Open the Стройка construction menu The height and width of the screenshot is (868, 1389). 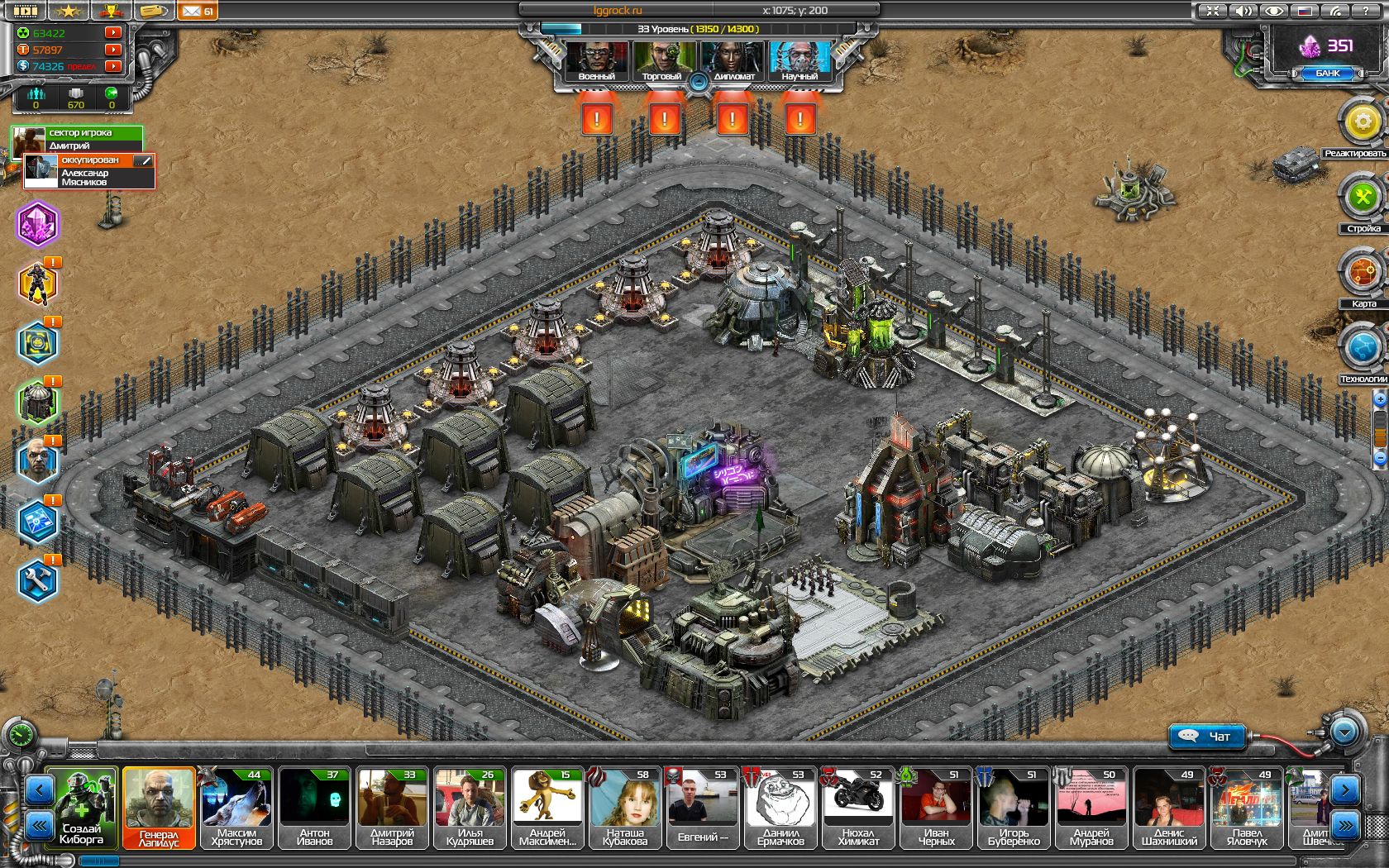(x=1362, y=198)
